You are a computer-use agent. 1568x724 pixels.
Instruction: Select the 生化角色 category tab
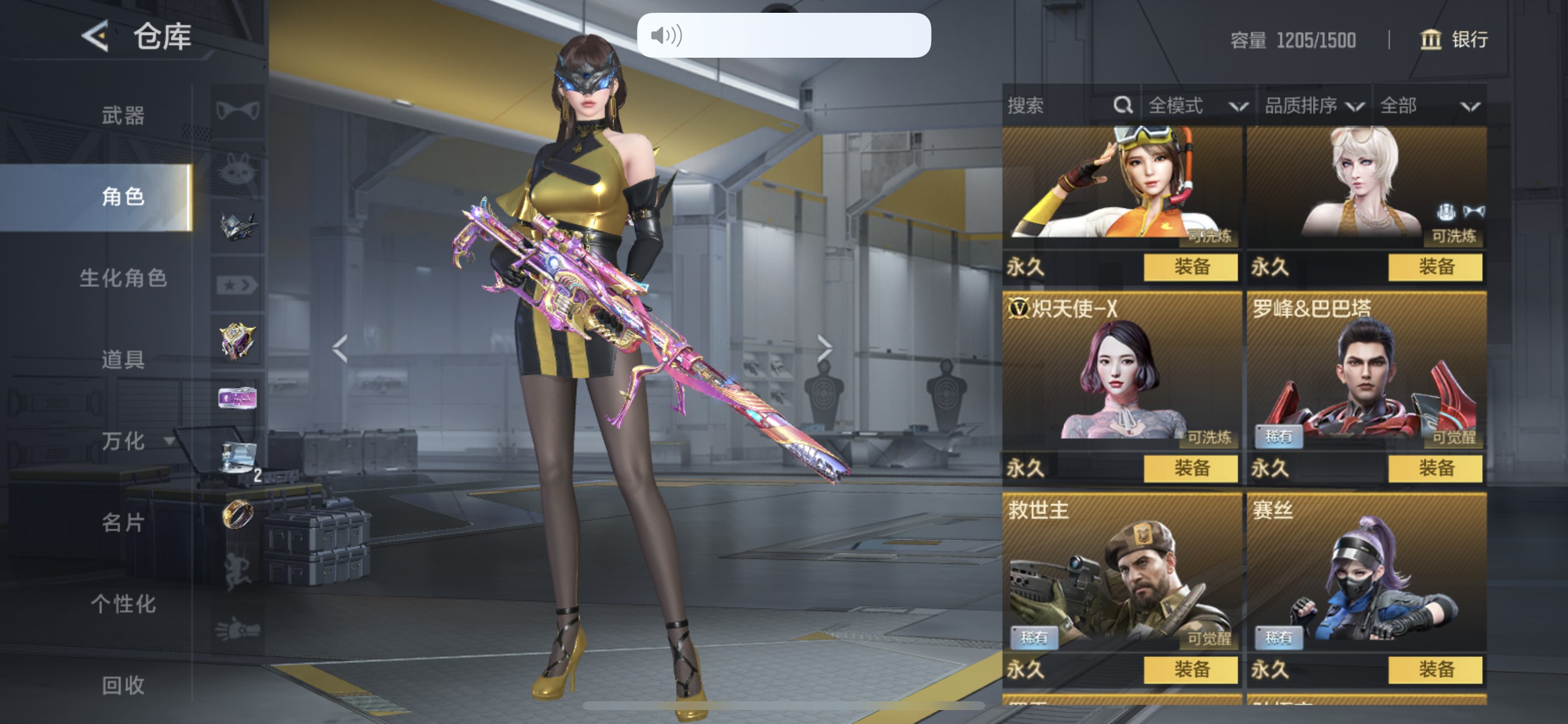[123, 278]
